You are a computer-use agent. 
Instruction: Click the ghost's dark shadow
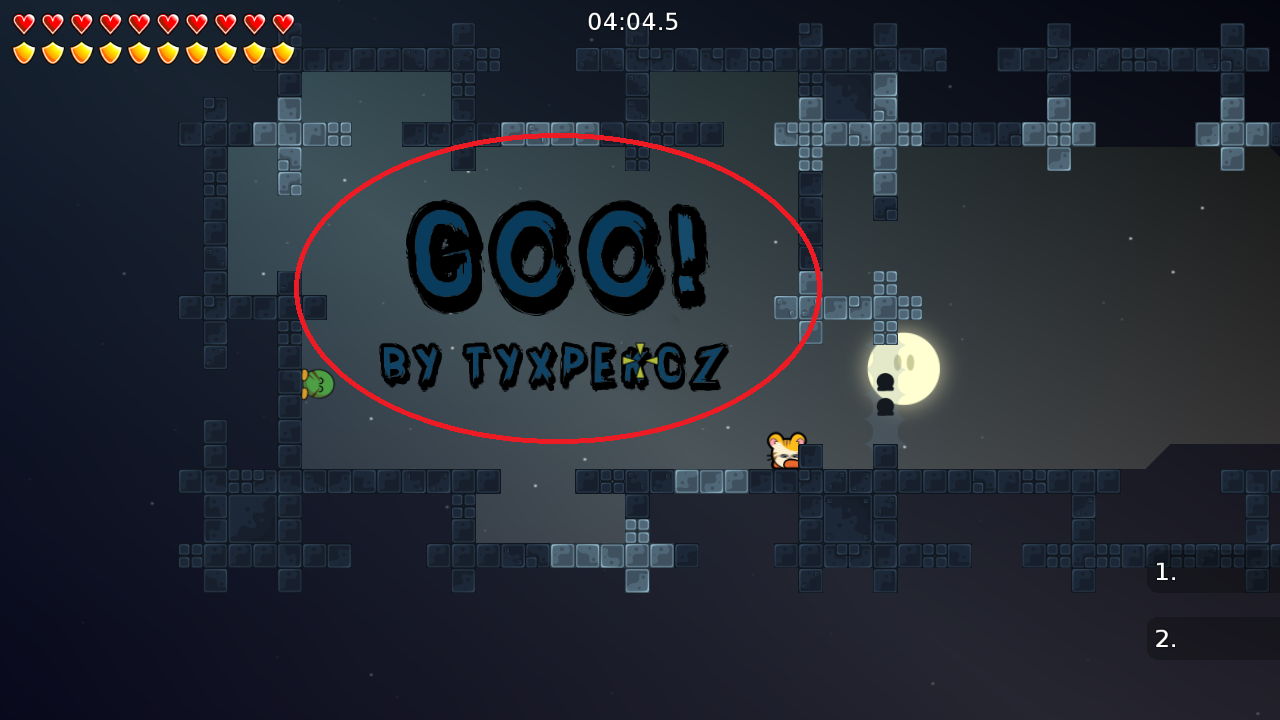tap(886, 408)
